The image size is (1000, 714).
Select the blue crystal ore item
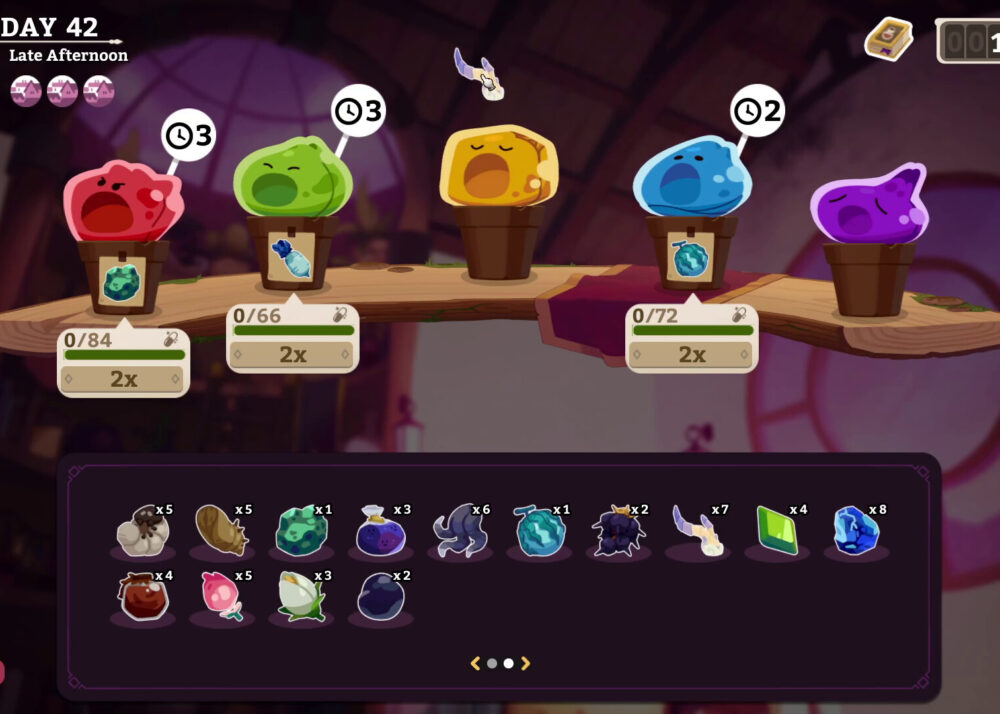[x=857, y=530]
